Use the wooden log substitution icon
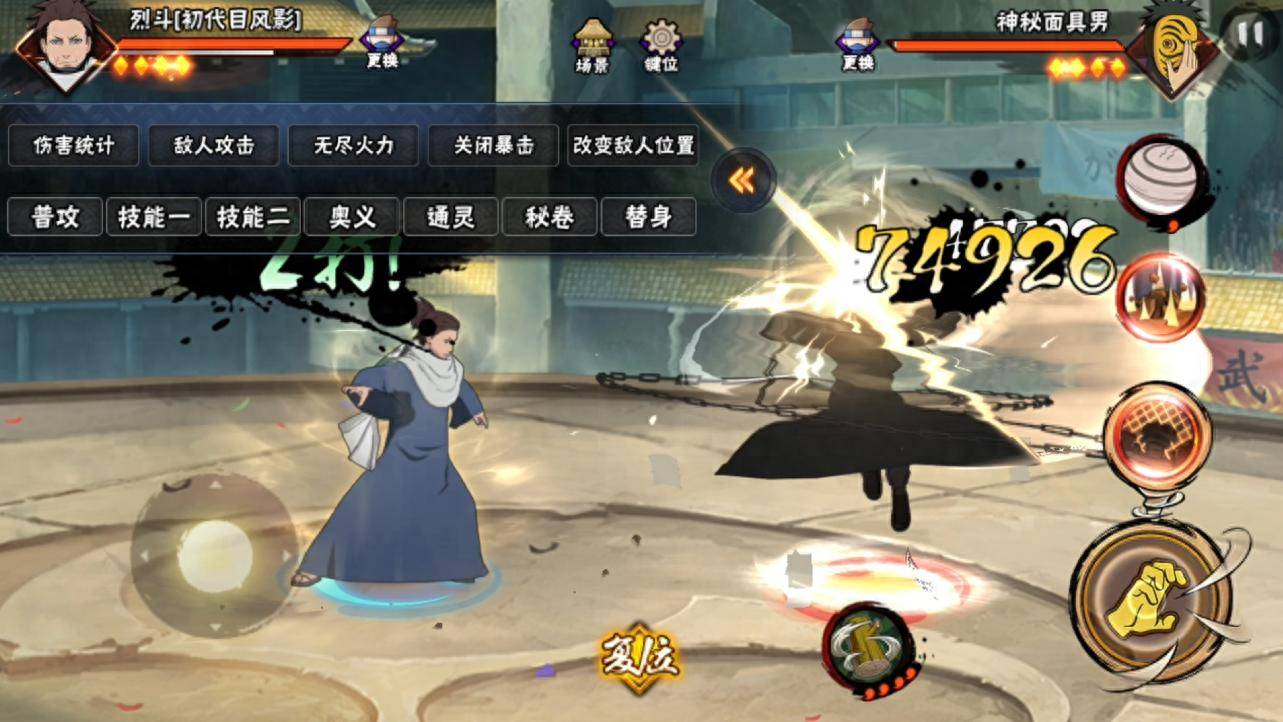Screen dimensions: 1283x722 point(866,647)
